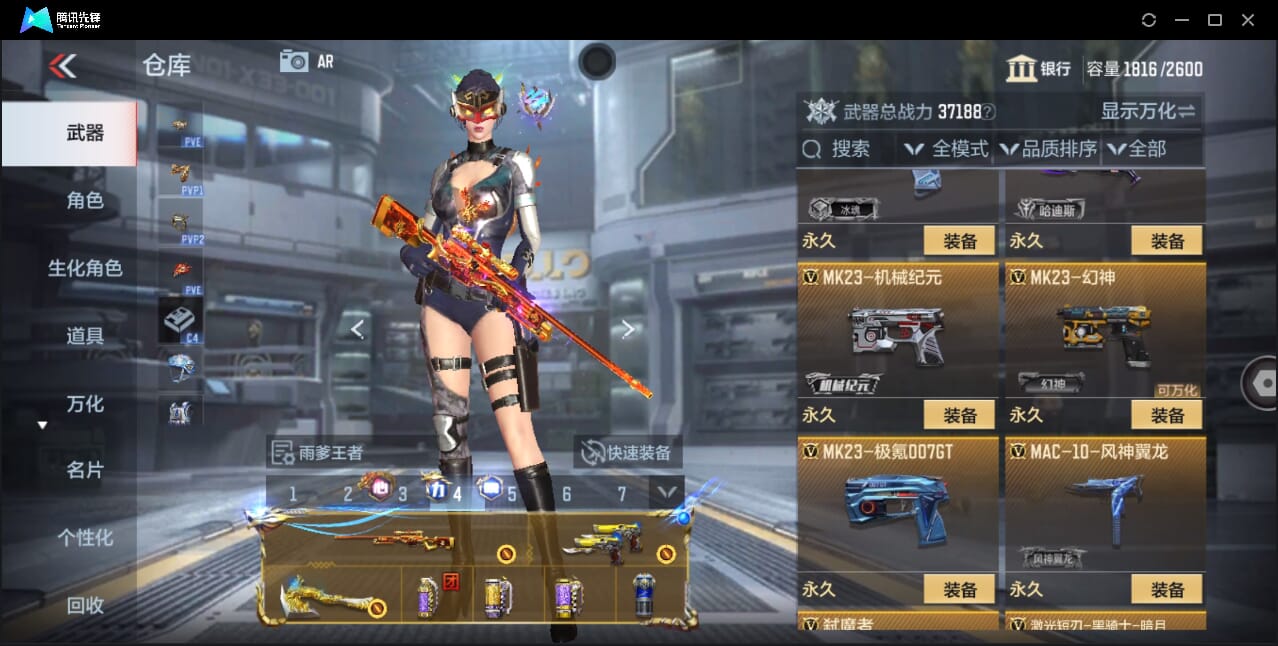Open the 个性化 section
This screenshot has width=1278, height=646.
point(85,538)
